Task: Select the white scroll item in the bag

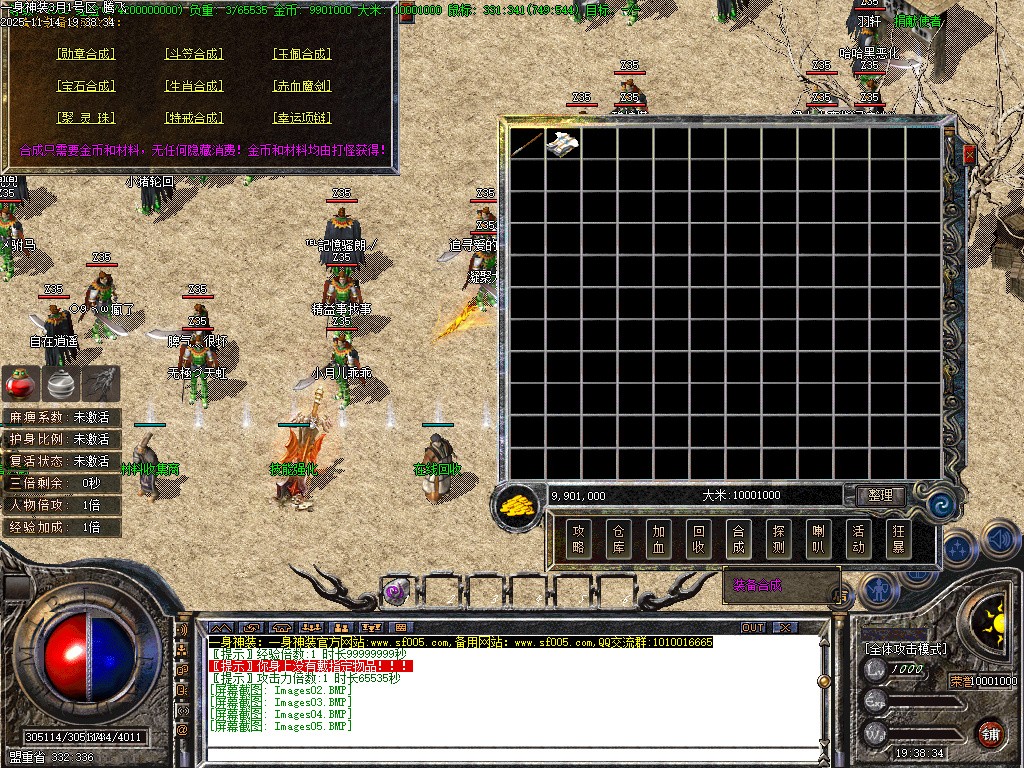Action: pyautogui.click(x=563, y=144)
